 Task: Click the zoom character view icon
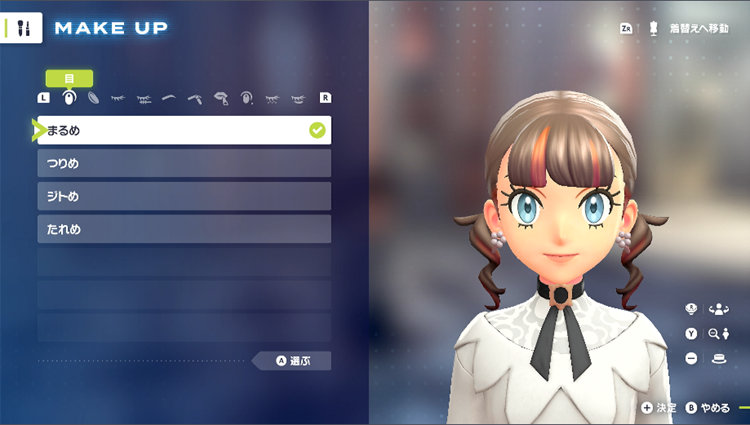(714, 333)
